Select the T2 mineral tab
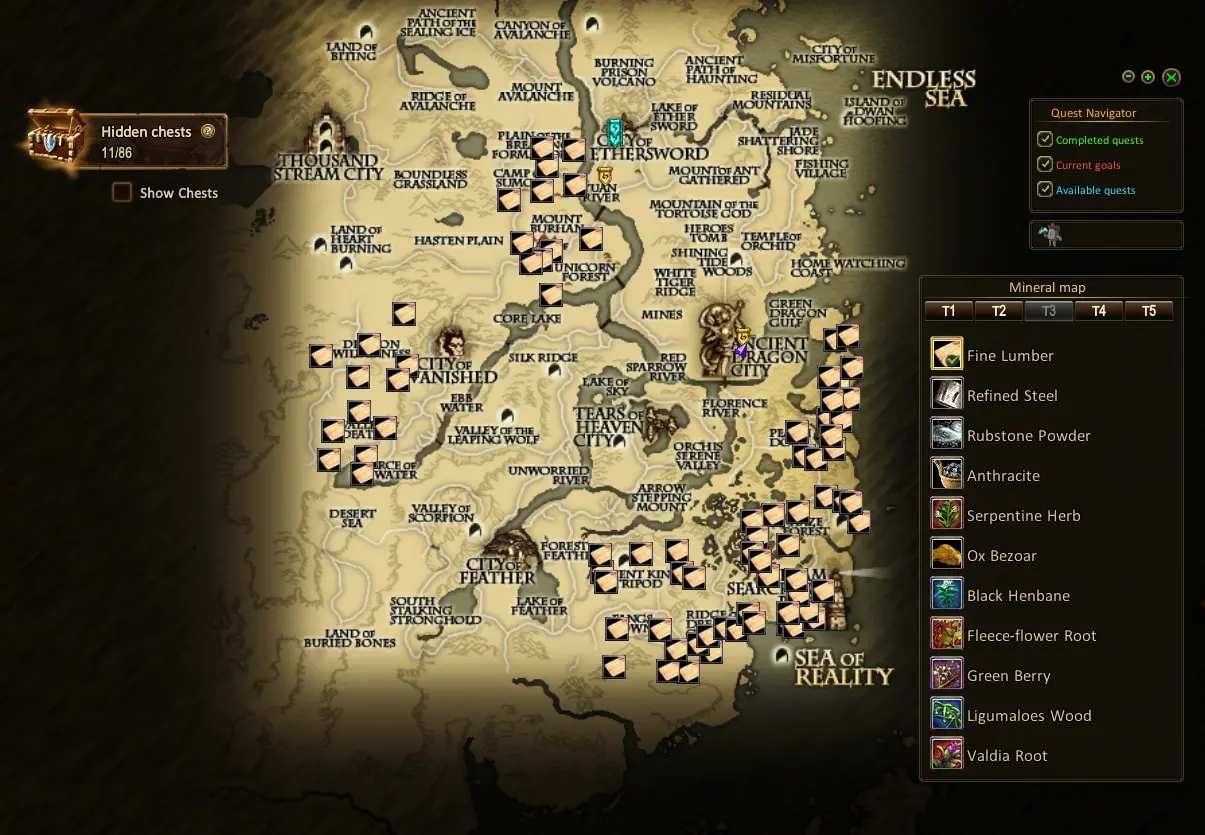 tap(998, 311)
